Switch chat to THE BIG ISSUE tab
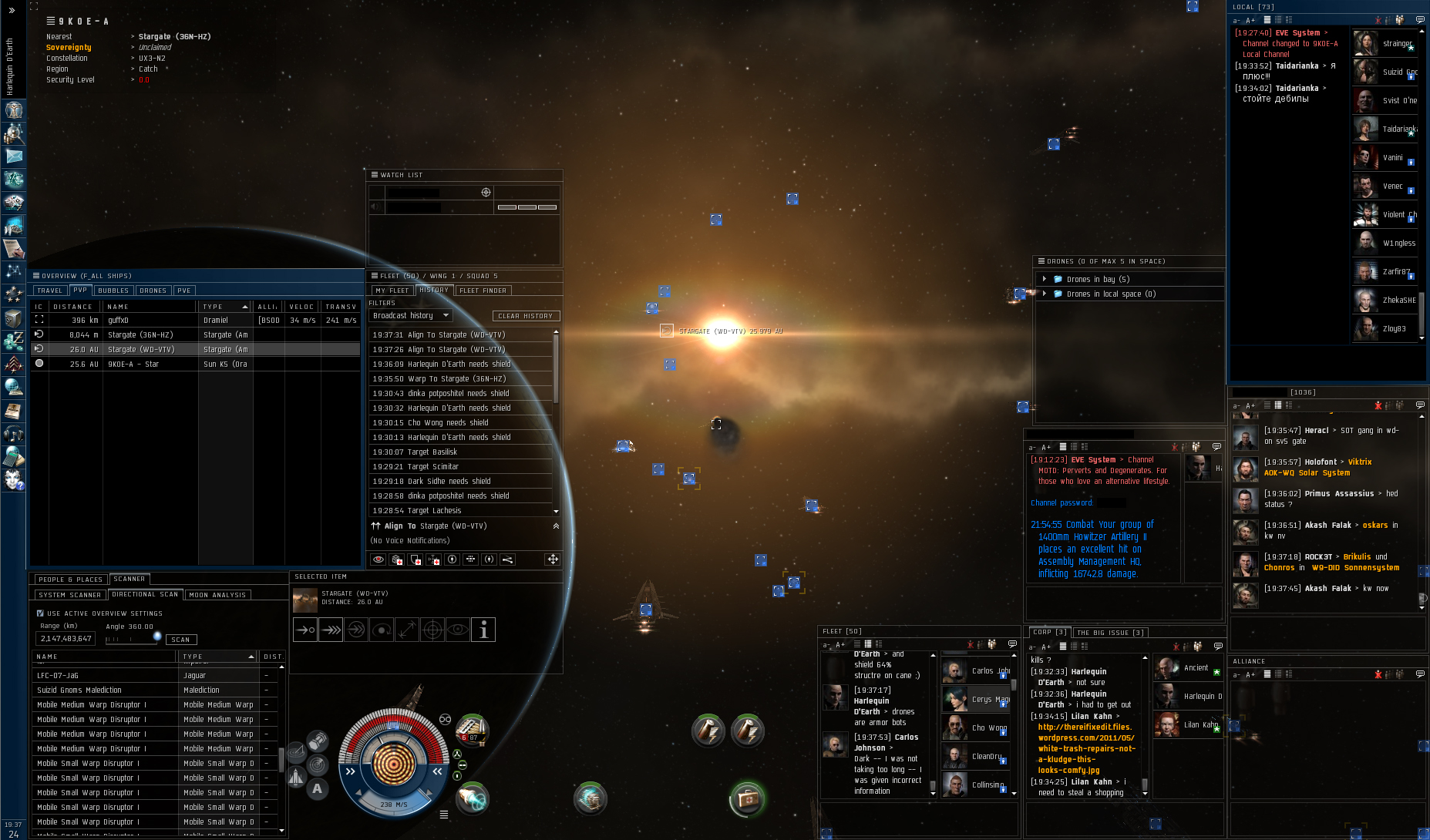 click(x=1110, y=633)
